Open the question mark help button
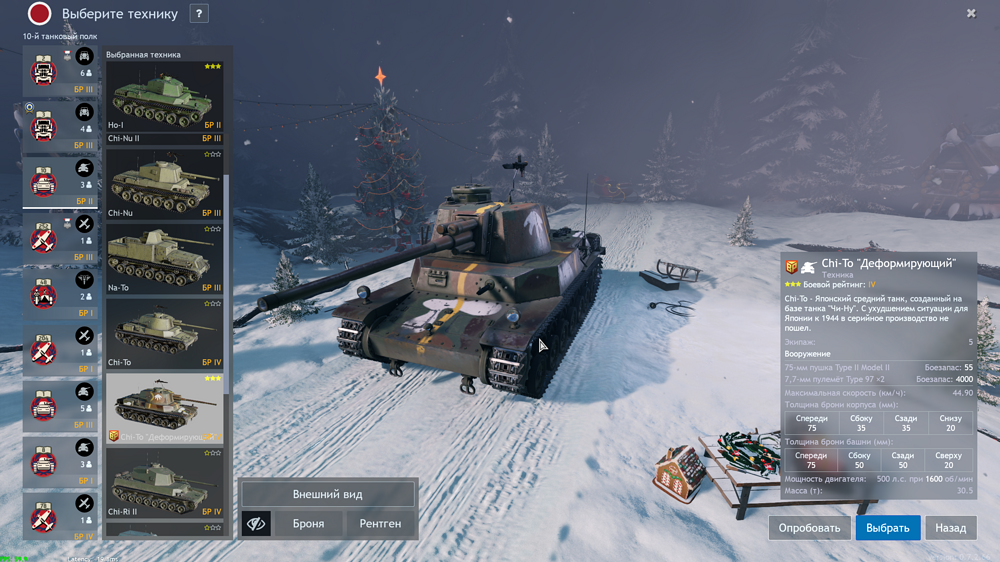This screenshot has height=562, width=1000. coord(200,14)
